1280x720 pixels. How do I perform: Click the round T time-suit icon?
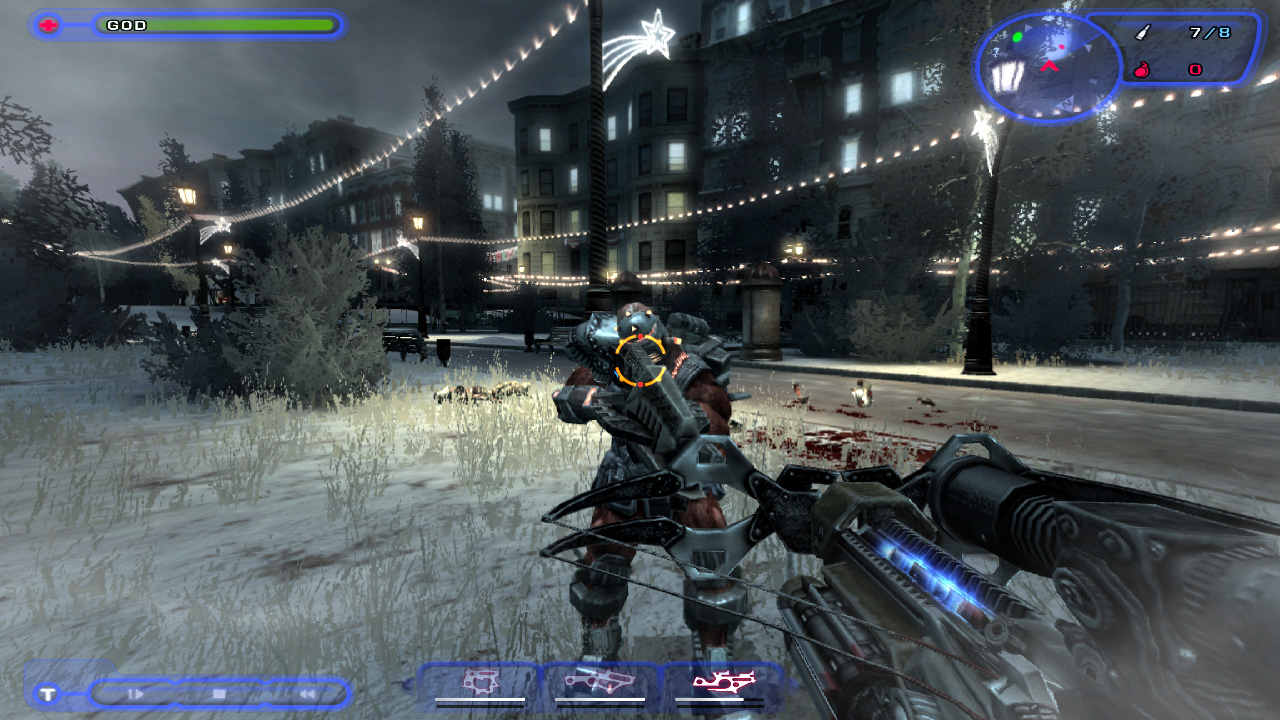point(47,693)
